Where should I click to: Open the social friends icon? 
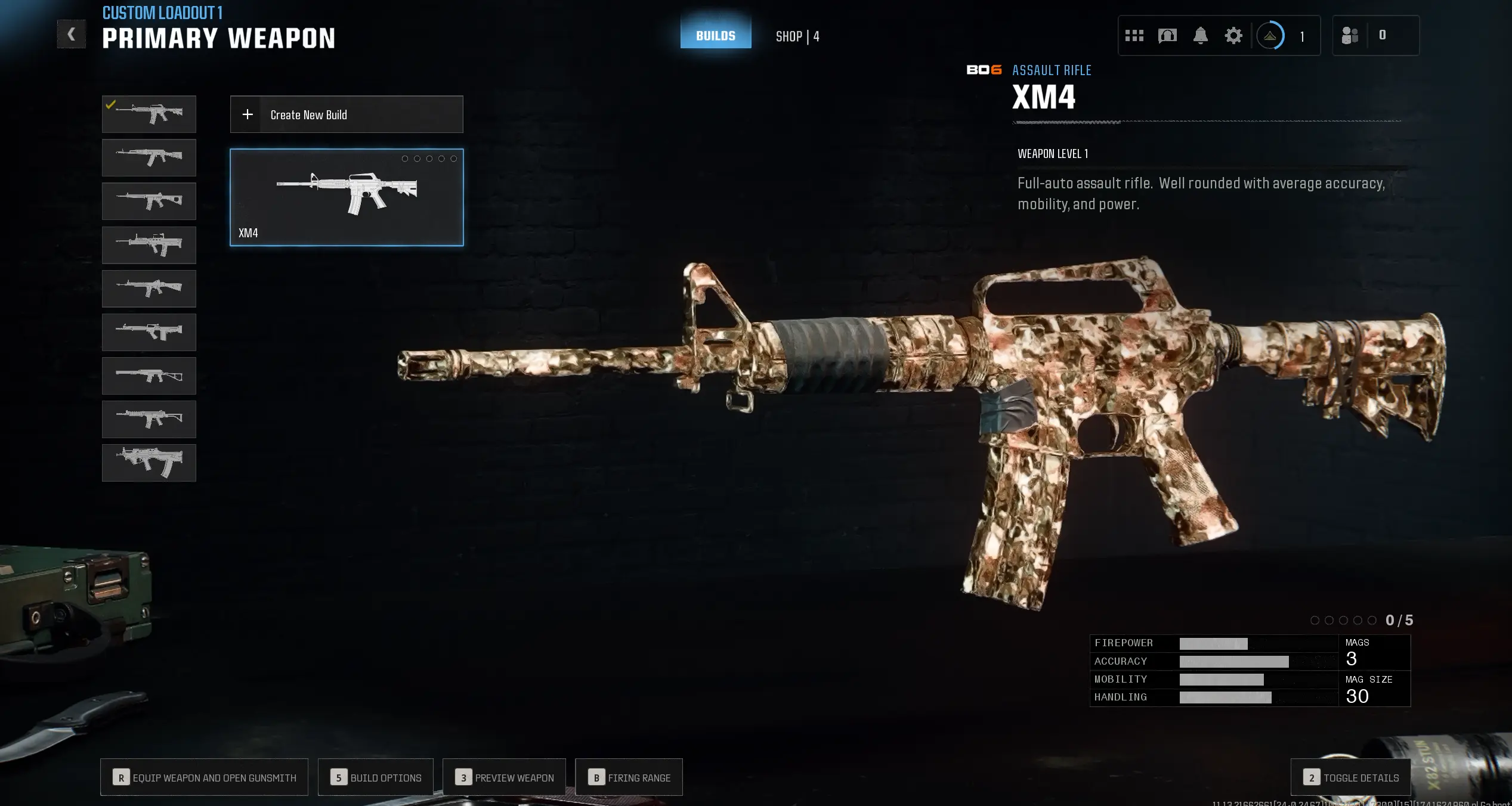pos(1351,35)
